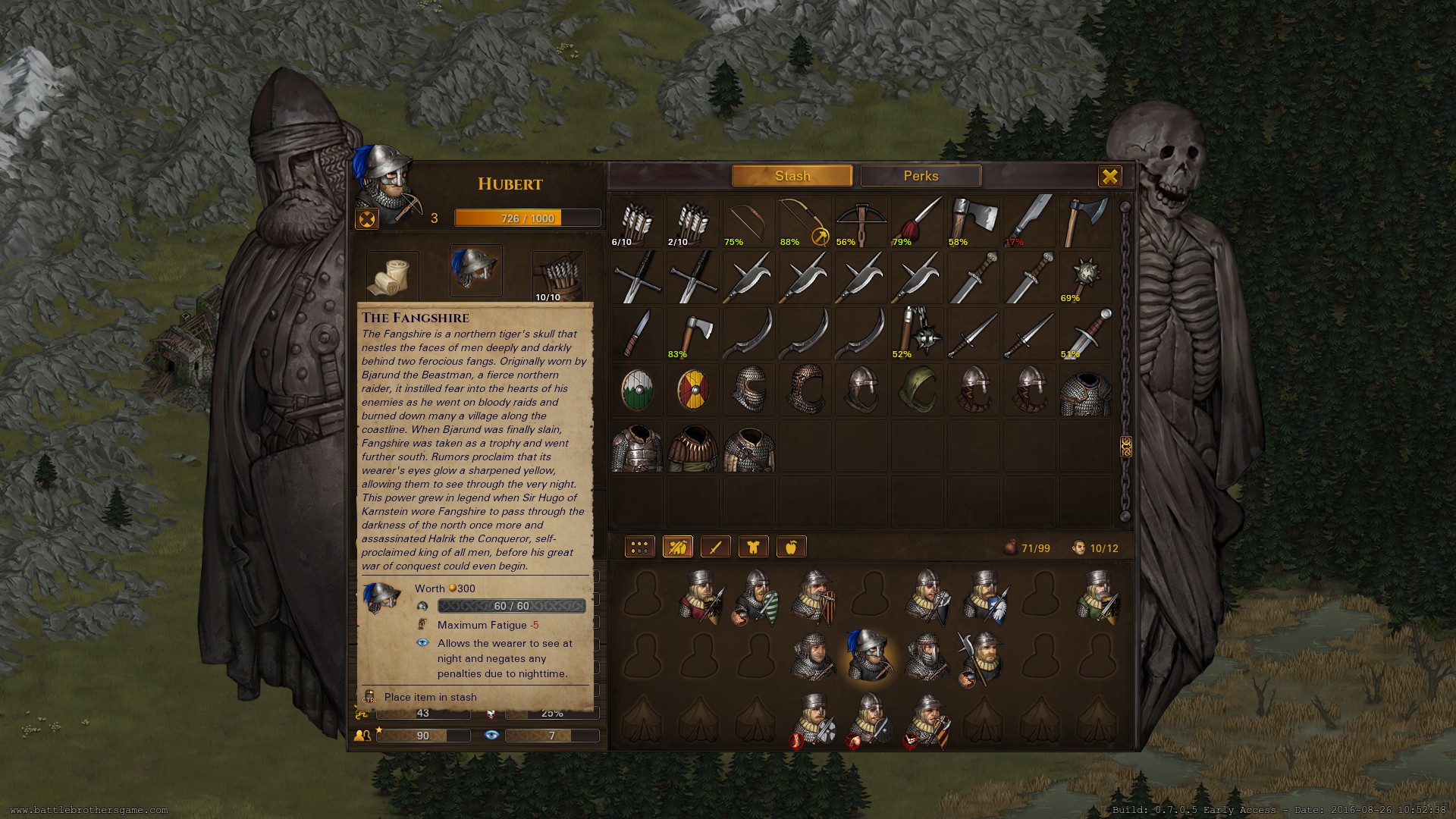Viewport: 1456px width, 819px height.
Task: Select the crossbow in the stash
Action: pos(861,221)
